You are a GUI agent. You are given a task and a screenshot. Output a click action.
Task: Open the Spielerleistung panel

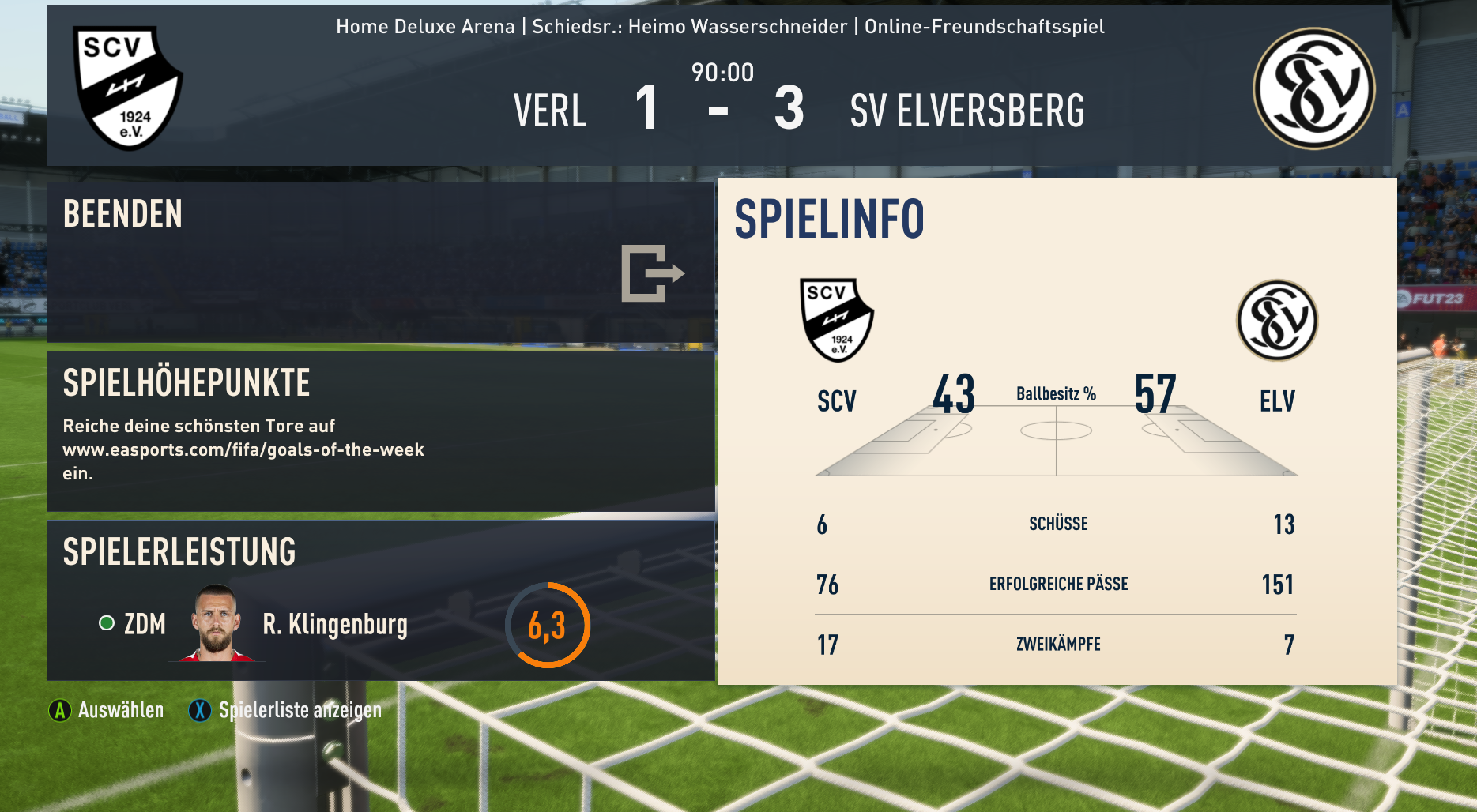pyautogui.click(x=380, y=600)
